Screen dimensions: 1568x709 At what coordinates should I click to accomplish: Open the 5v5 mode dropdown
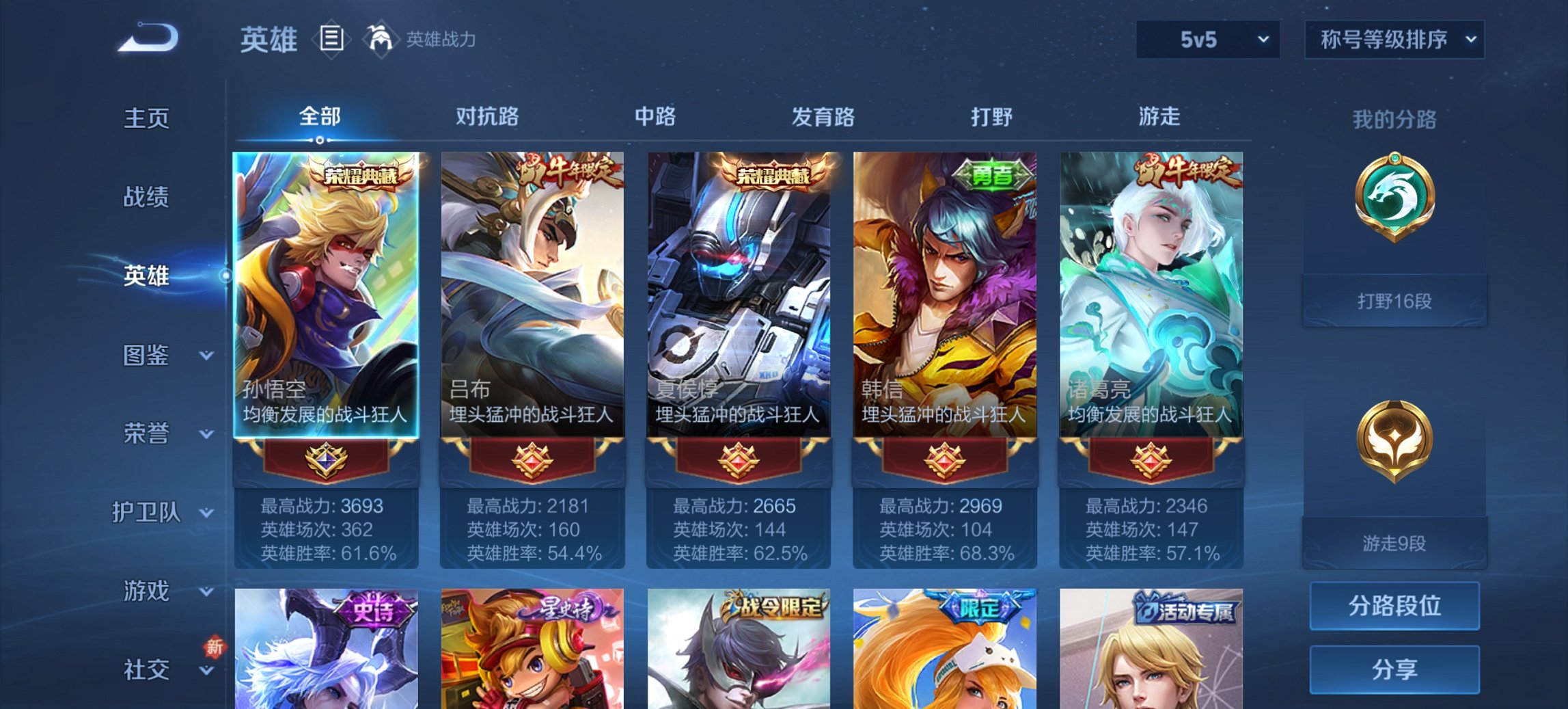(x=1204, y=39)
